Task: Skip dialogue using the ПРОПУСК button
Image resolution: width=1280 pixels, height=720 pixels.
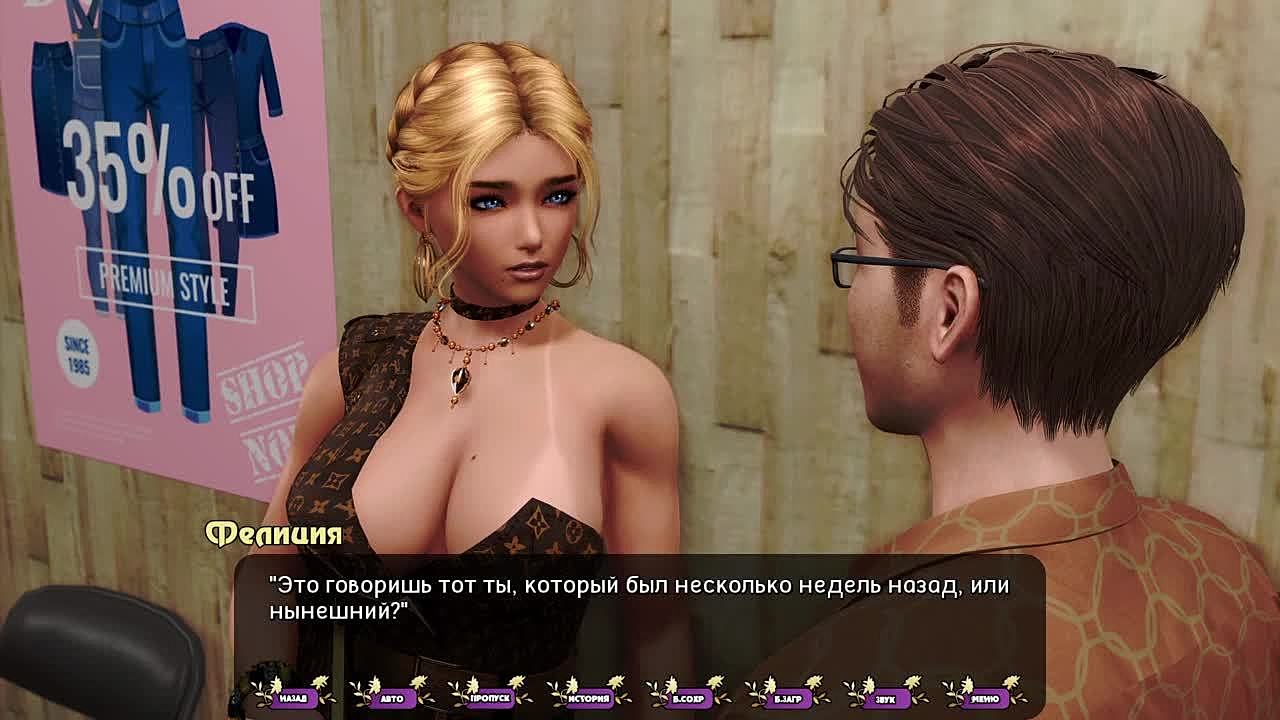Action: point(490,697)
